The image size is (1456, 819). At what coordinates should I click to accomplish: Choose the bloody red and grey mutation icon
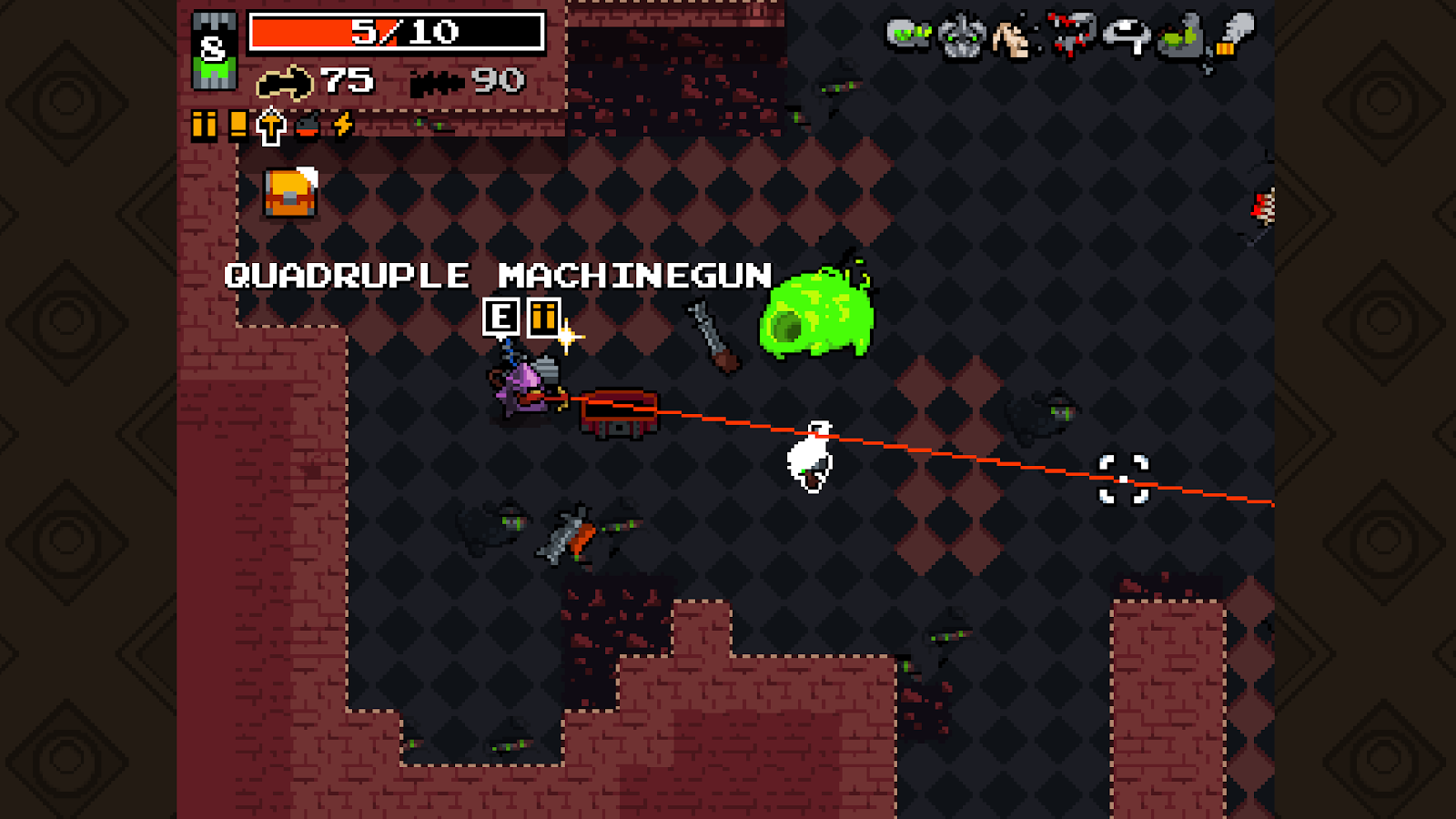(1072, 35)
